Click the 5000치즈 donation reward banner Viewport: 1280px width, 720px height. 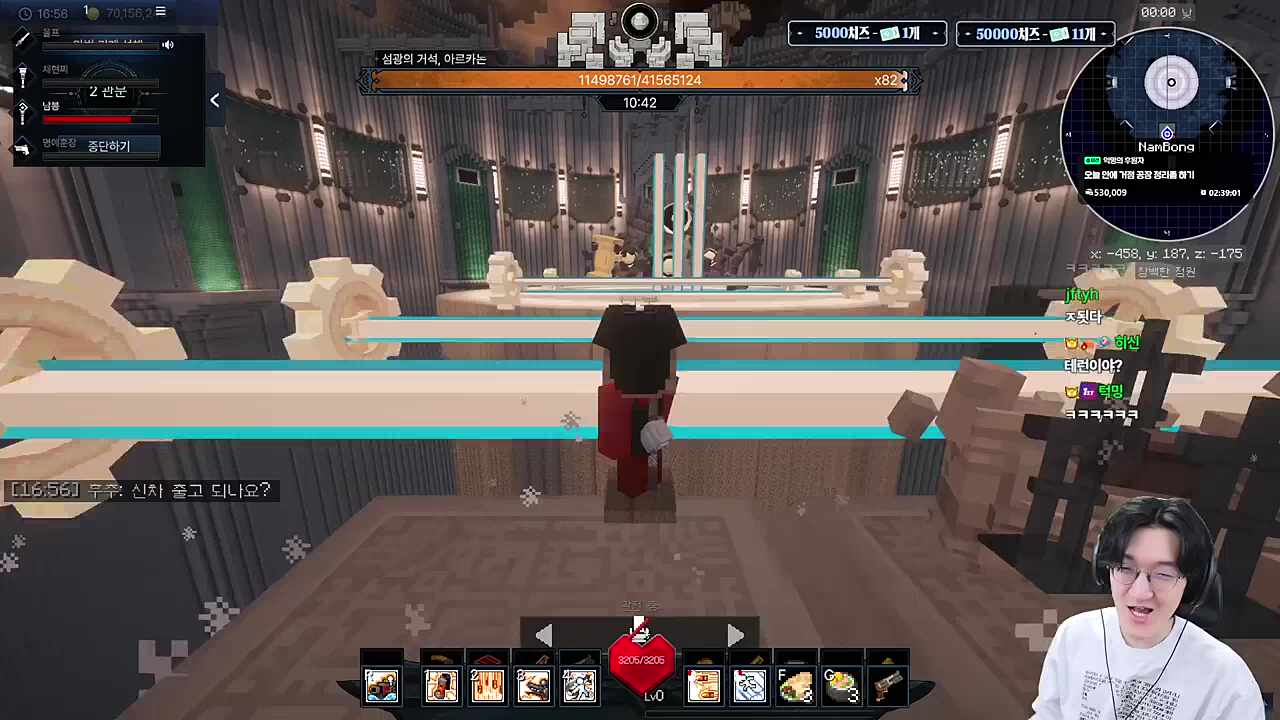pyautogui.click(x=866, y=34)
